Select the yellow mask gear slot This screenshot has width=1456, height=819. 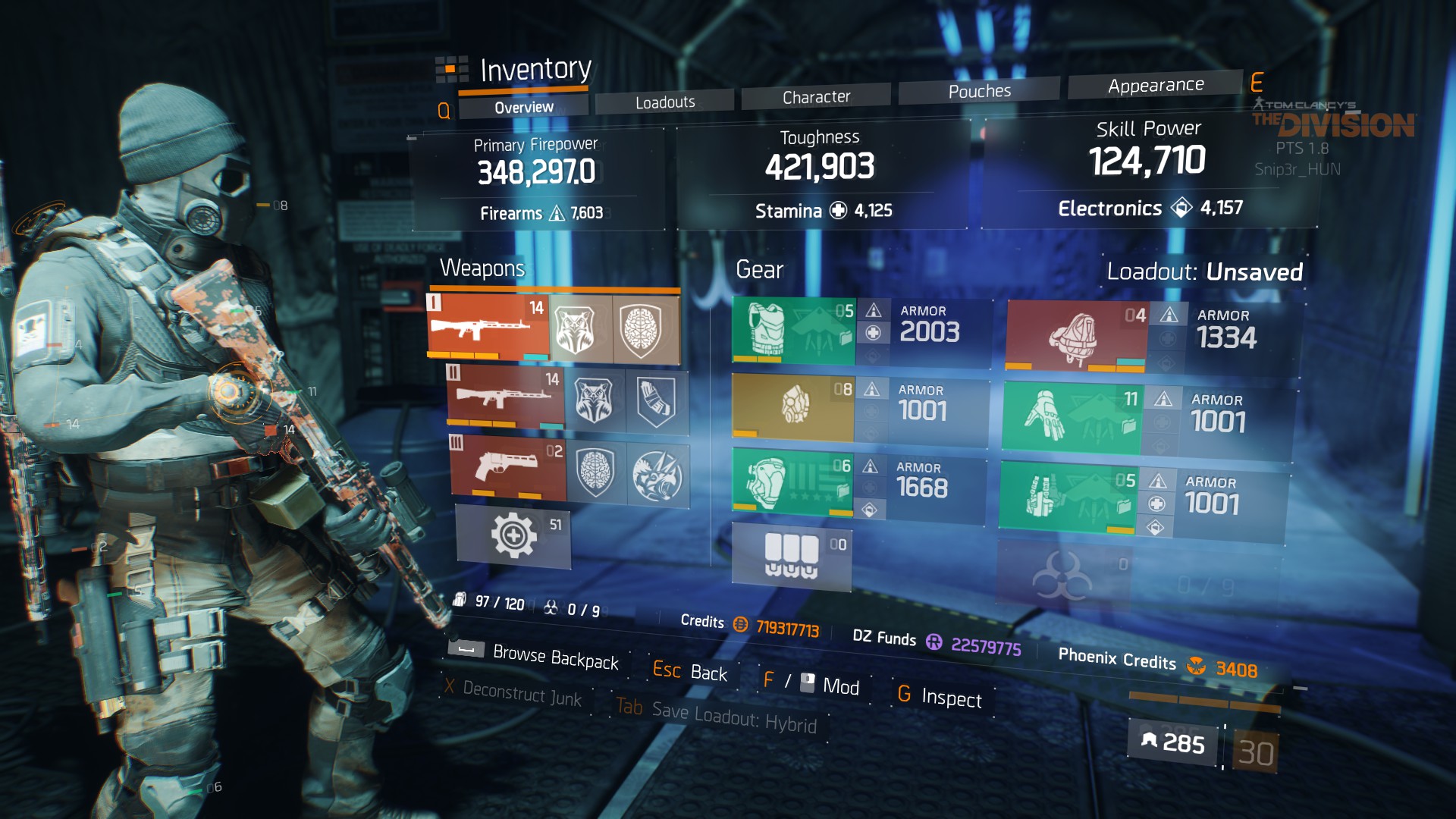click(793, 407)
